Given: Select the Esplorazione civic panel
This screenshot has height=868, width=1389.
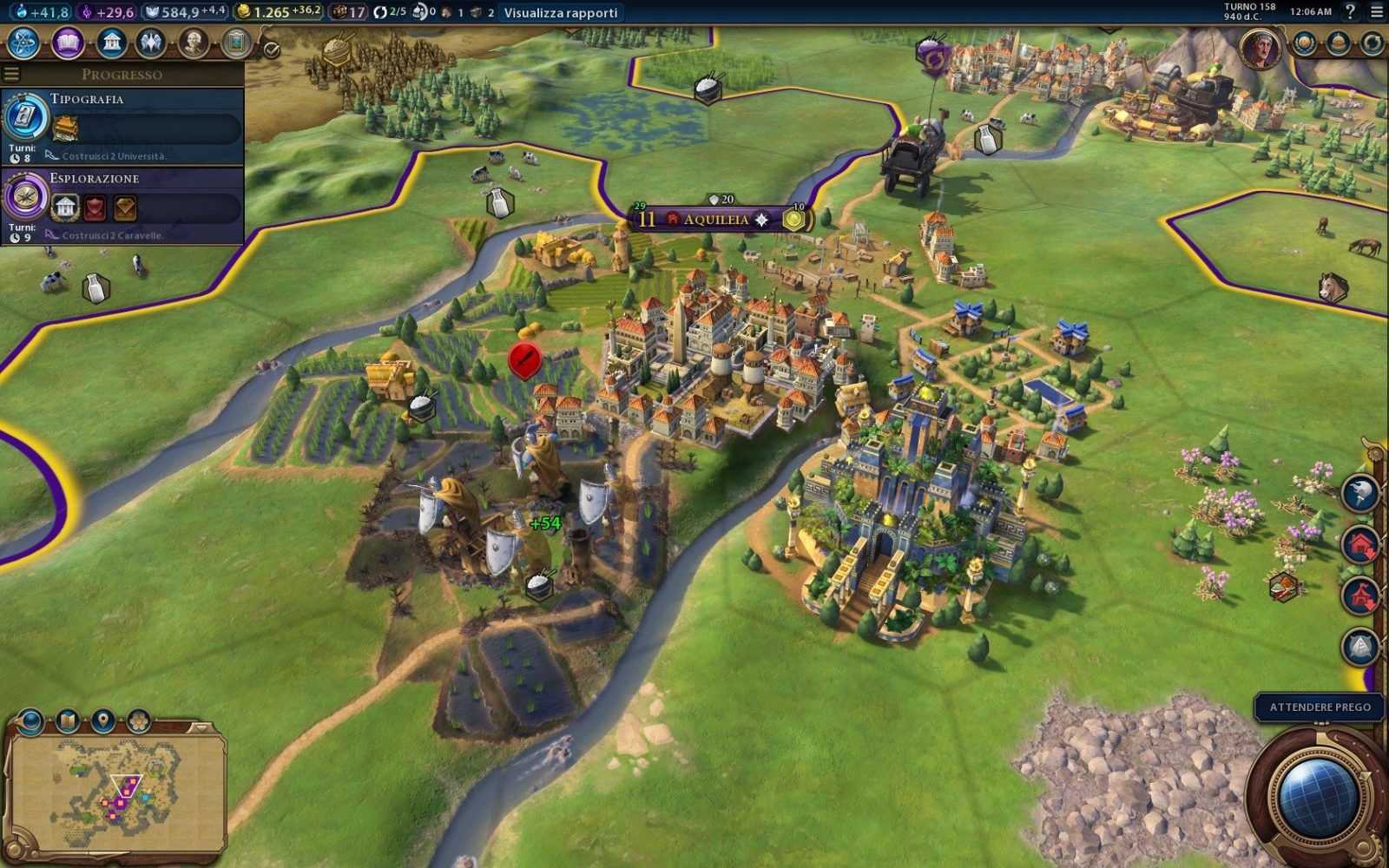Looking at the screenshot, I should point(122,206).
